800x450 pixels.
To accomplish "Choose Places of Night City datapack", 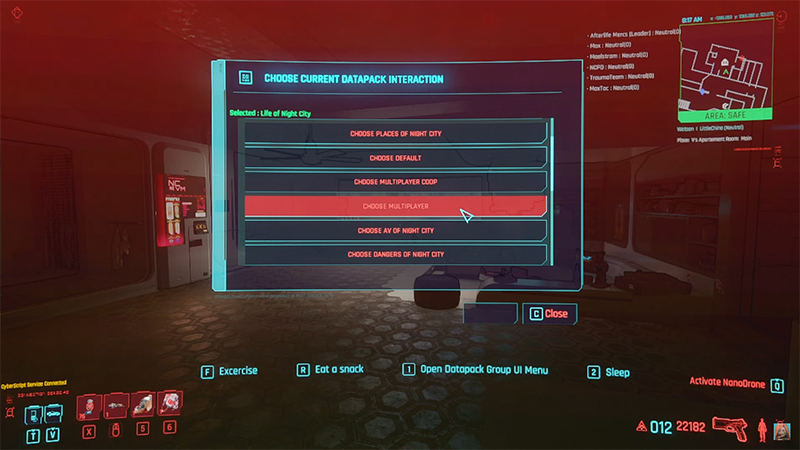I will point(396,133).
